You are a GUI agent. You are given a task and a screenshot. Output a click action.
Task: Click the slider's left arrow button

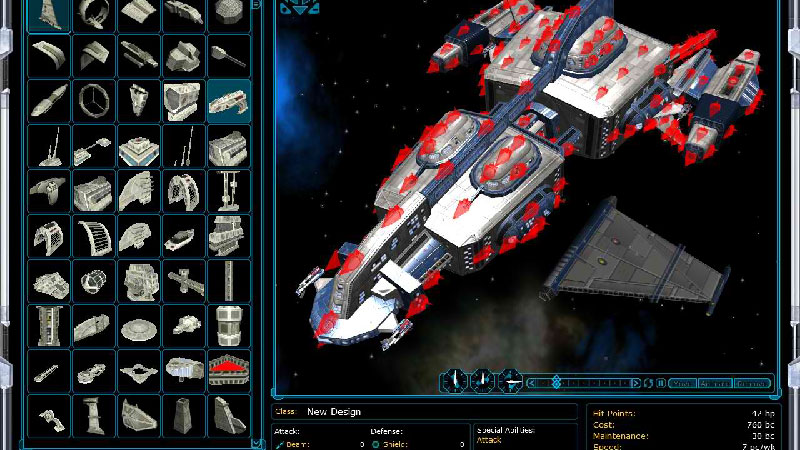(x=532, y=382)
